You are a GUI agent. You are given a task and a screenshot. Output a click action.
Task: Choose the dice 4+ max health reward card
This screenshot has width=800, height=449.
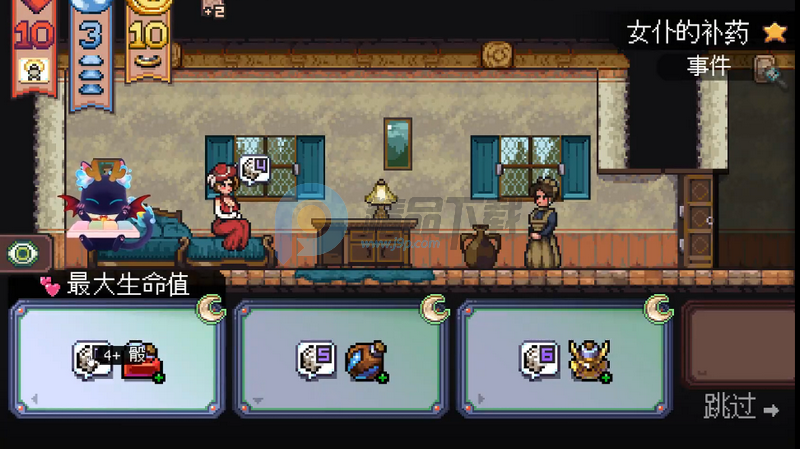point(117,358)
